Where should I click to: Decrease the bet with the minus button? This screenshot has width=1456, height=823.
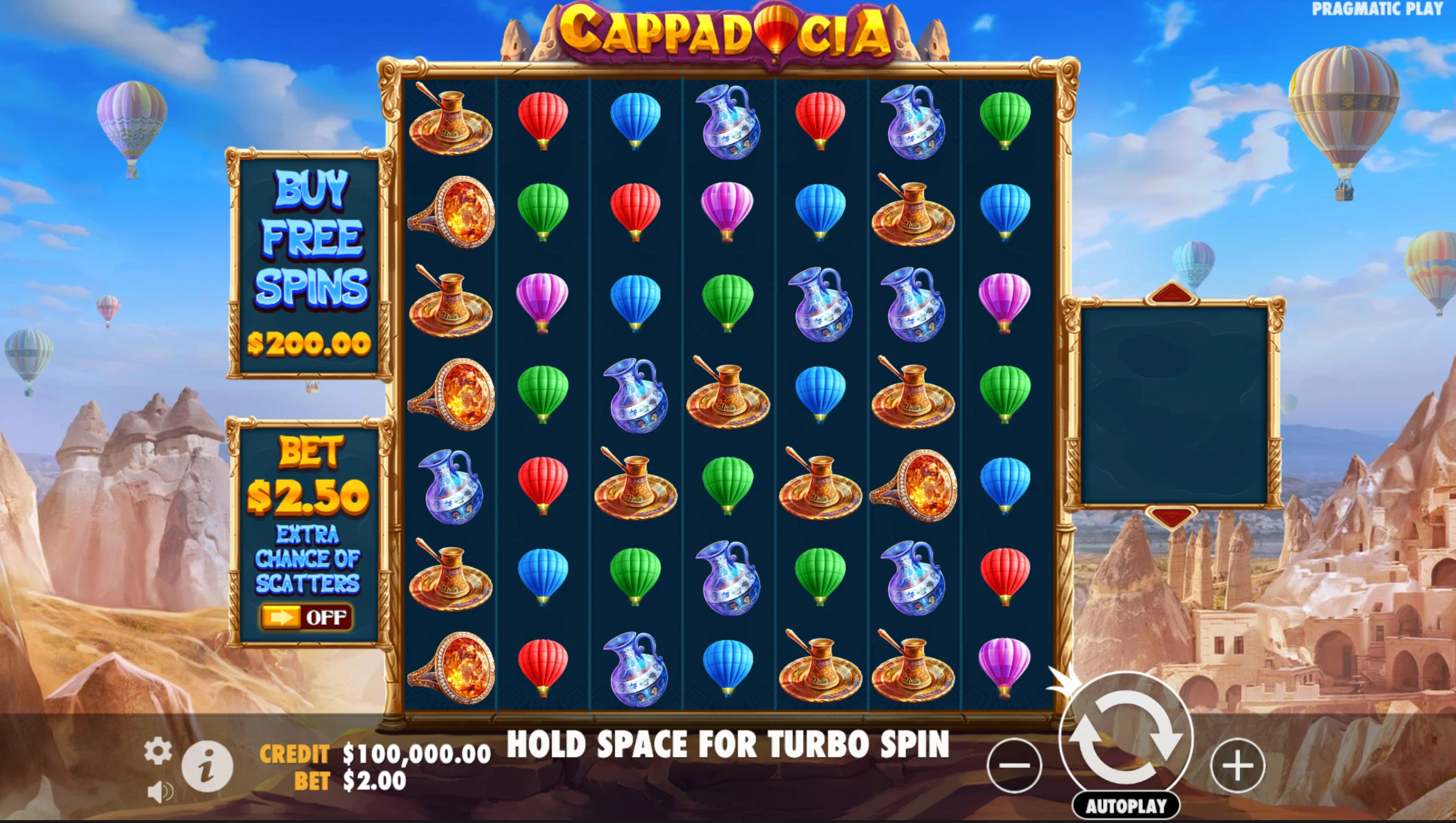tap(1014, 765)
